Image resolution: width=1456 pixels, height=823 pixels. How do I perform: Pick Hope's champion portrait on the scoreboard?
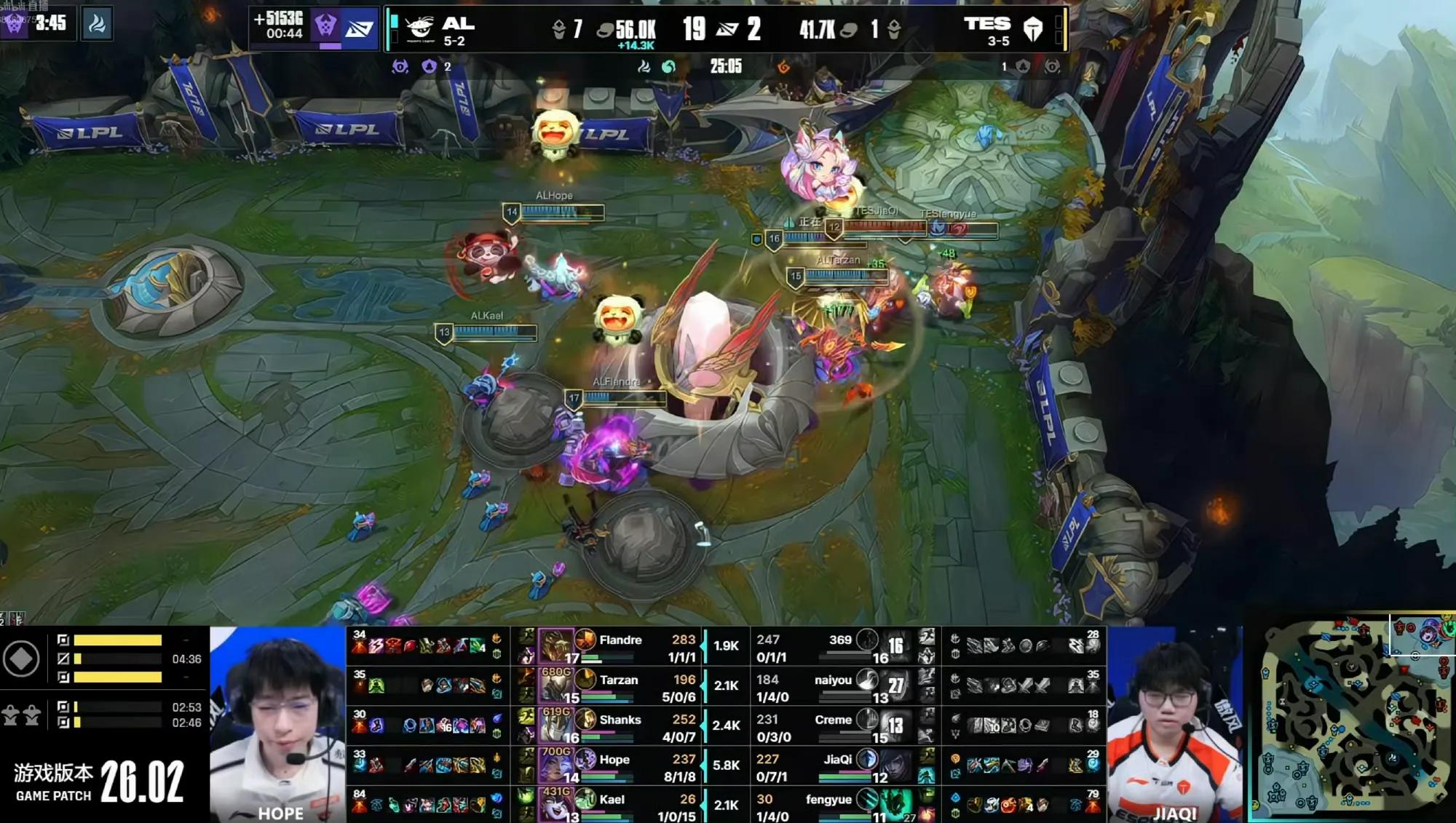coord(555,766)
